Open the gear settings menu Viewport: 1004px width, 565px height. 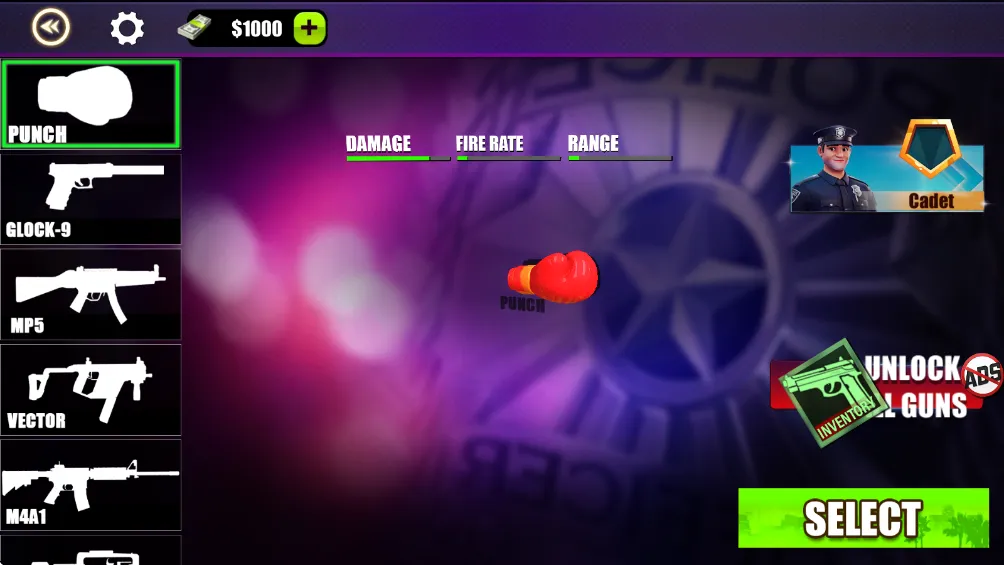127,28
